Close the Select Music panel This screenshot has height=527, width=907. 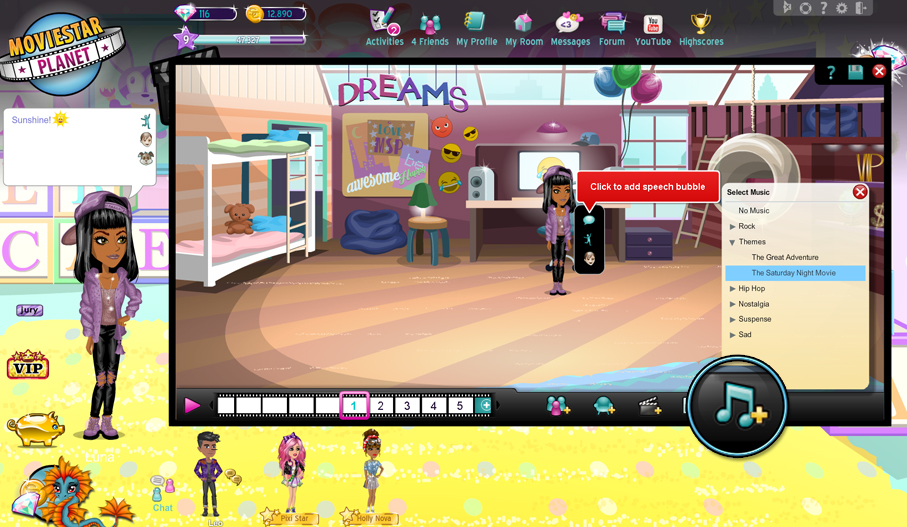point(860,192)
